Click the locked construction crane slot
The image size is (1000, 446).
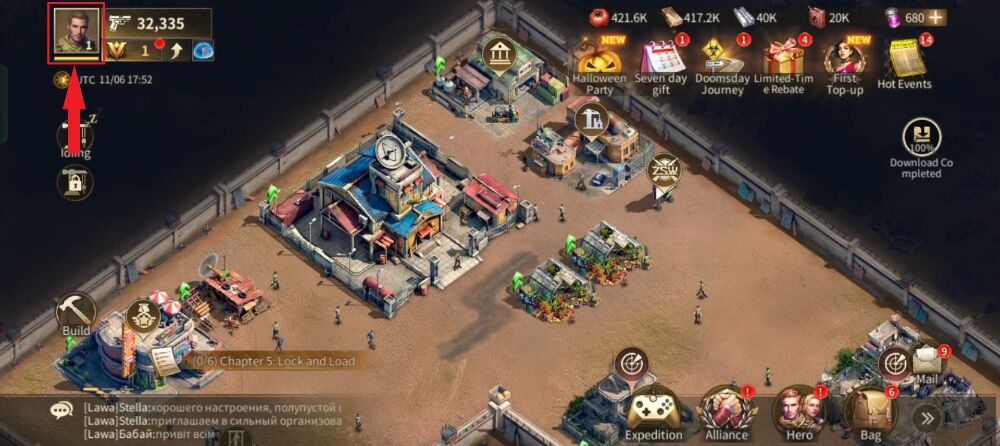point(75,183)
